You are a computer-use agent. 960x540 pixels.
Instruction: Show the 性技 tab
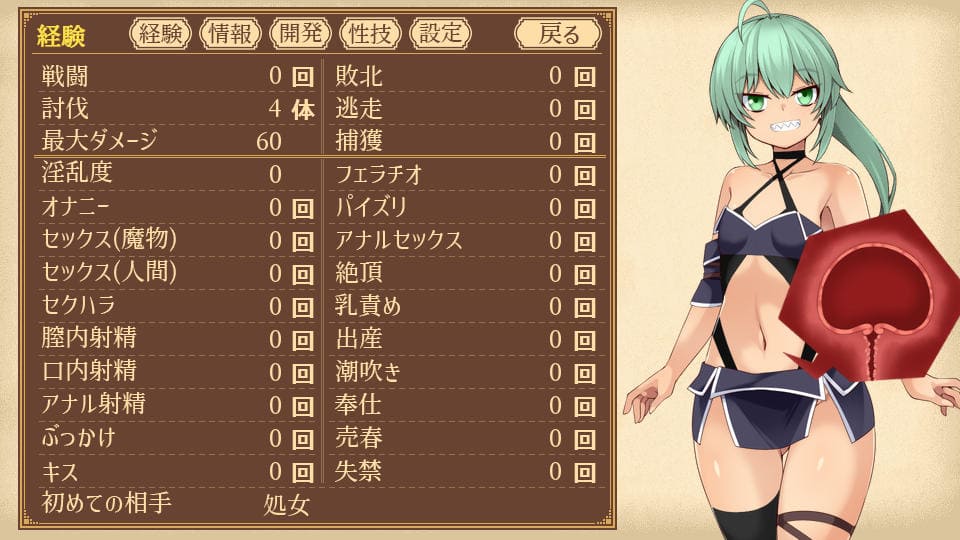(x=370, y=34)
